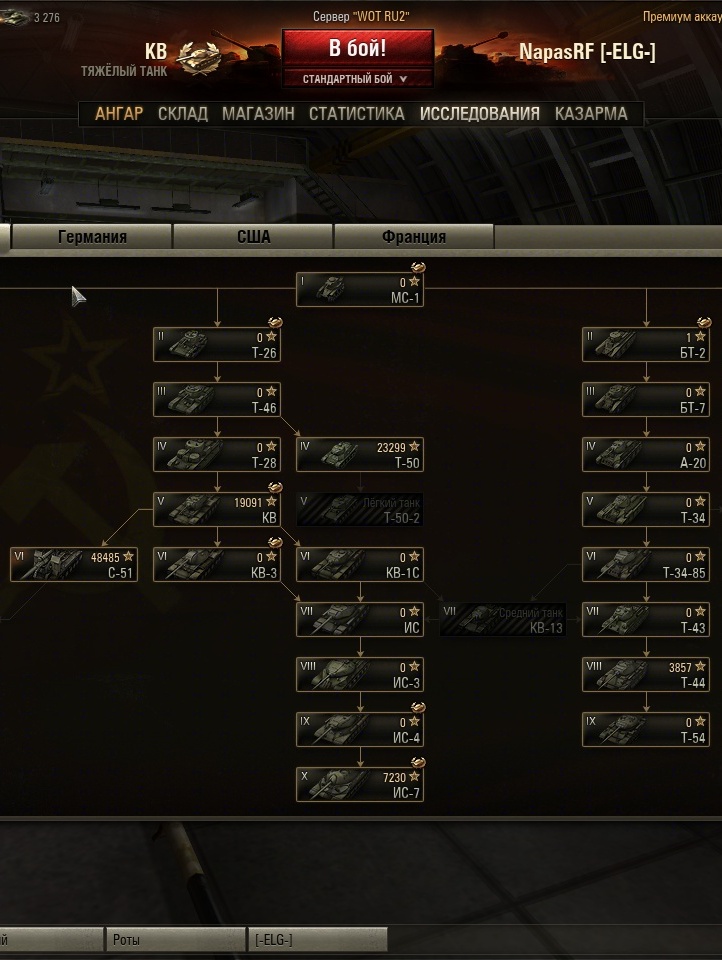Image resolution: width=722 pixels, height=960 pixels.
Task: Open the Стандартный бой battle type dropdown
Action: (357, 78)
